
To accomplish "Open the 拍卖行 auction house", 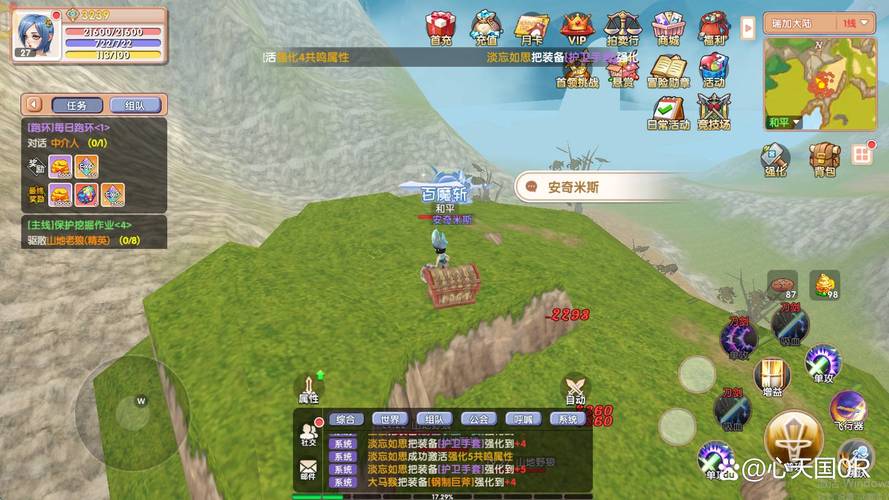I will click(622, 27).
